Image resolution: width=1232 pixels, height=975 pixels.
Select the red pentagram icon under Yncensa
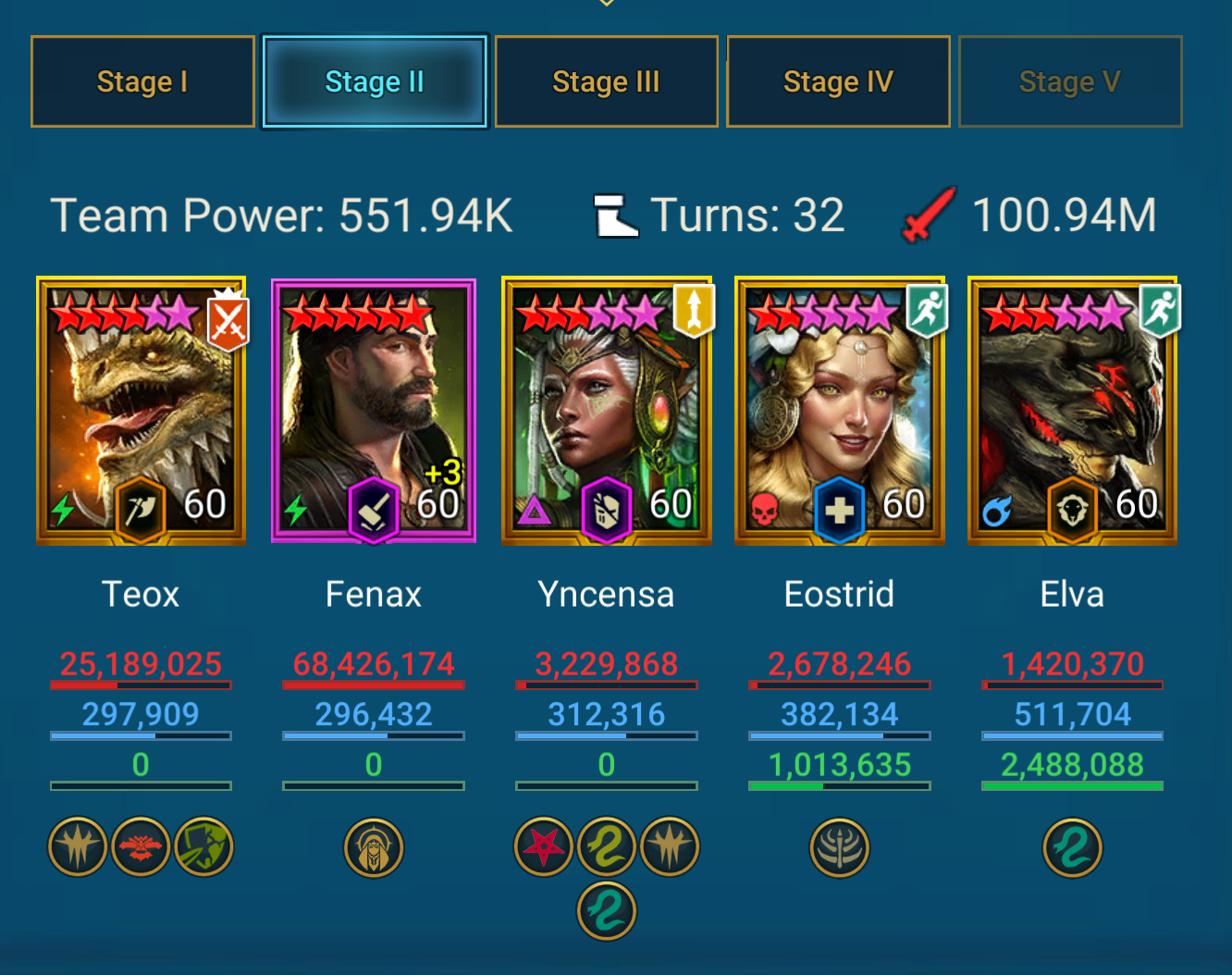pos(544,847)
